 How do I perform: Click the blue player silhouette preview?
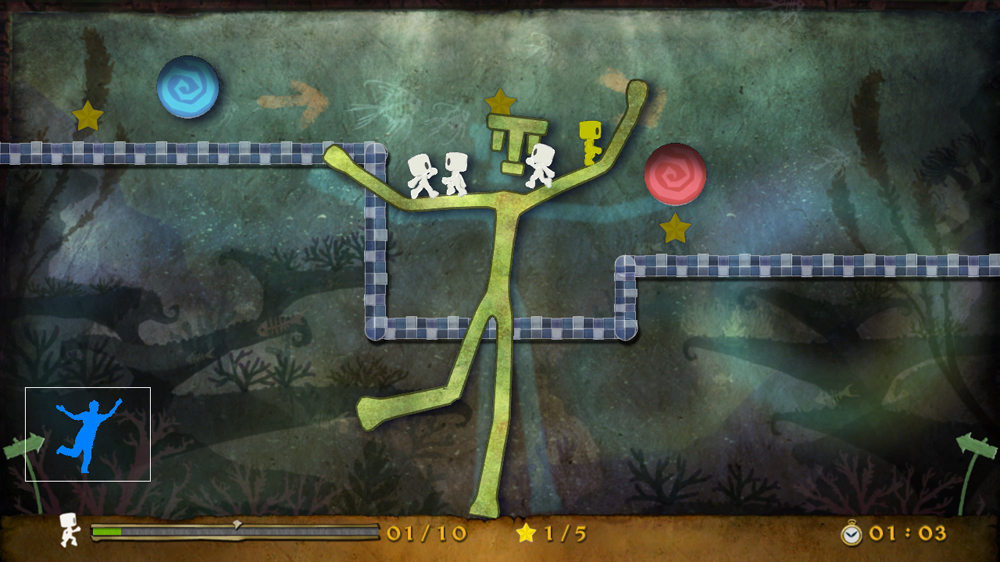tap(87, 434)
